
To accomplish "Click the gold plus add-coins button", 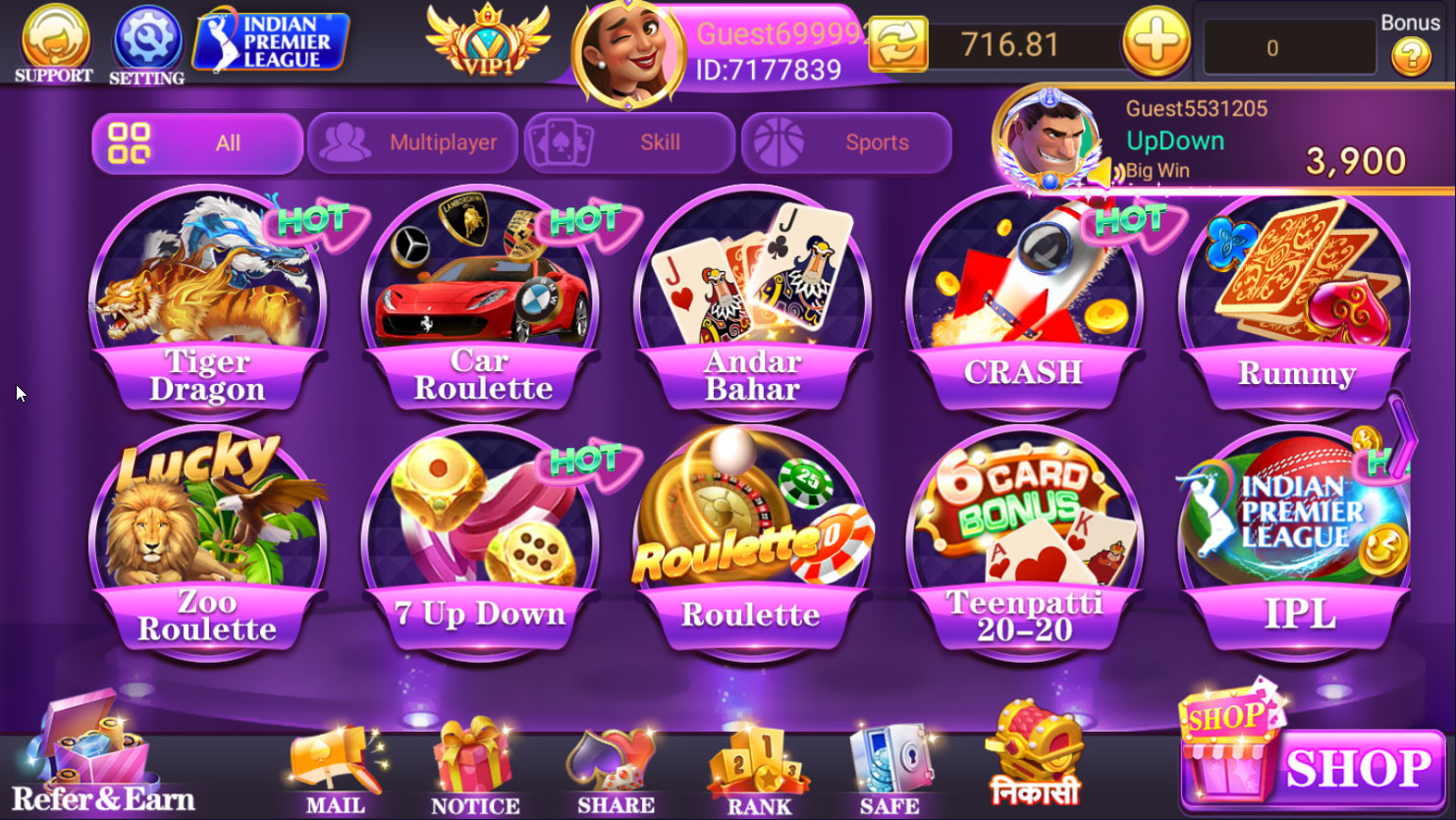I will [x=1156, y=43].
